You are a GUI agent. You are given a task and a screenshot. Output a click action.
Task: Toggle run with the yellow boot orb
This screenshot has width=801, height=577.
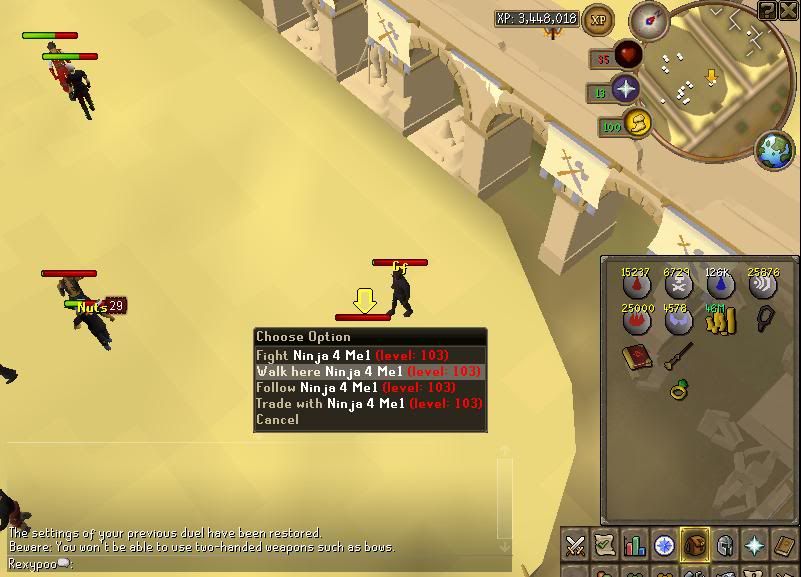pyautogui.click(x=637, y=123)
